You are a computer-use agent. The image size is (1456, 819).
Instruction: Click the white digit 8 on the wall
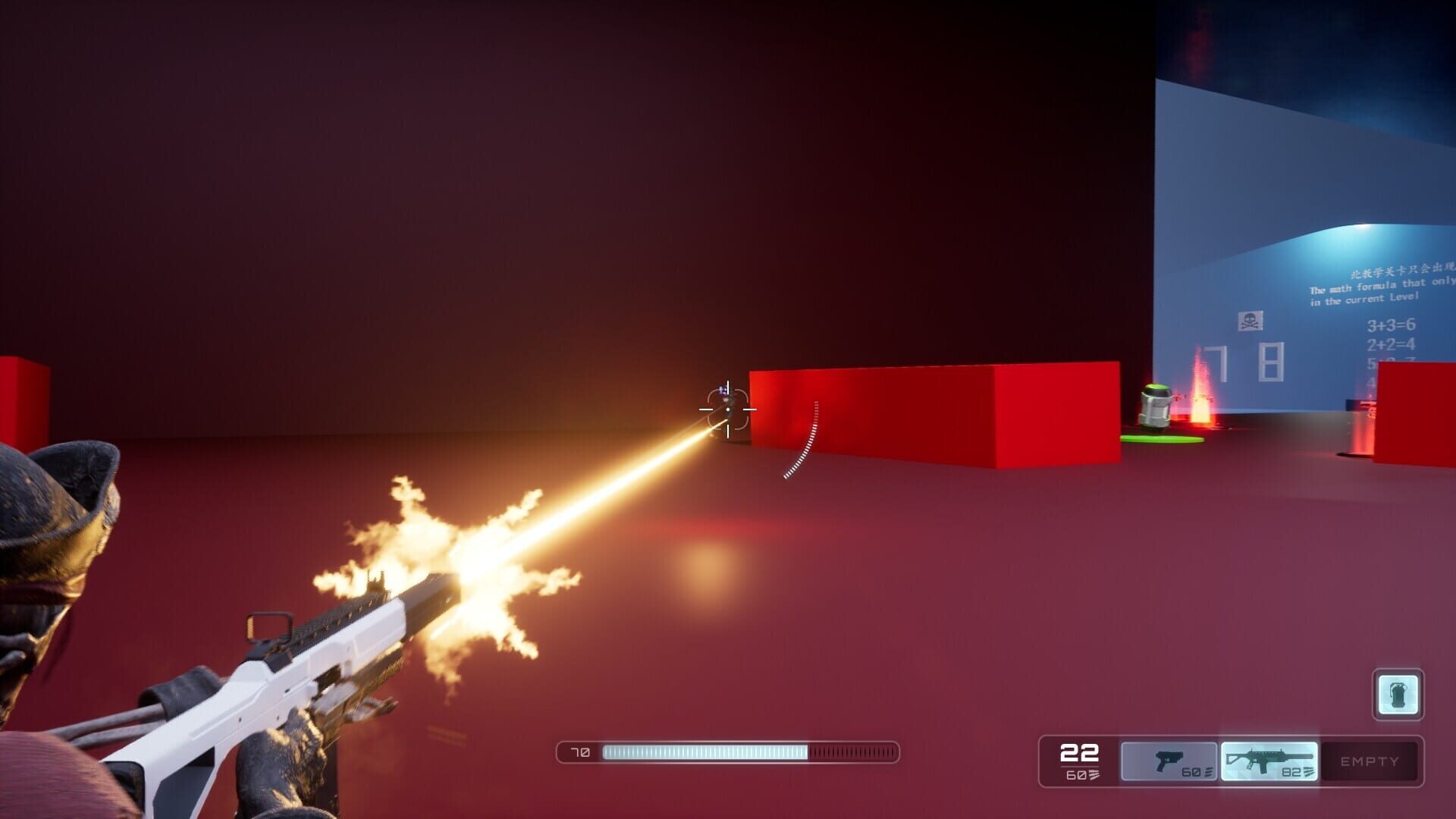click(x=1271, y=360)
